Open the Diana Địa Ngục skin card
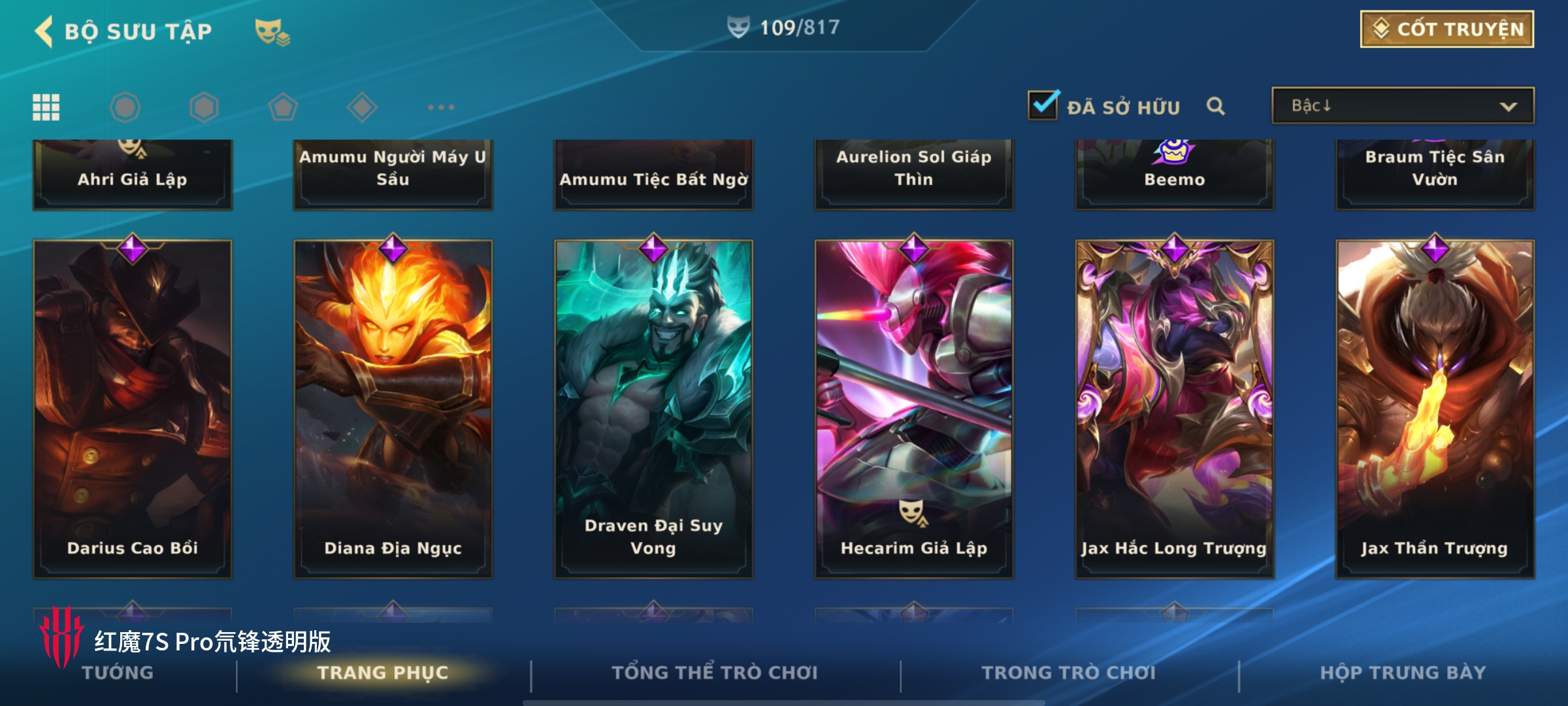 coord(393,409)
